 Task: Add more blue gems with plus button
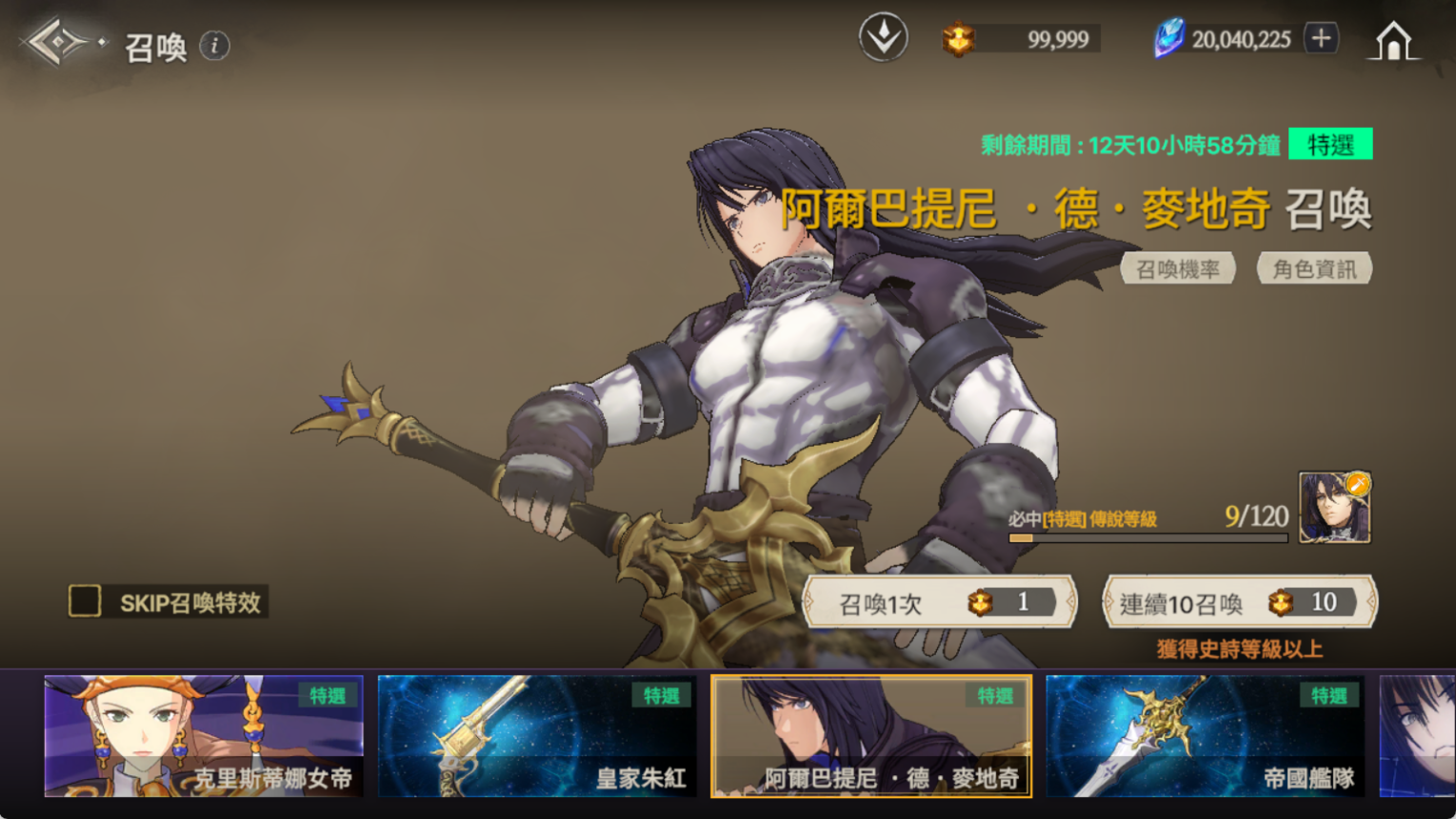[x=1321, y=39]
